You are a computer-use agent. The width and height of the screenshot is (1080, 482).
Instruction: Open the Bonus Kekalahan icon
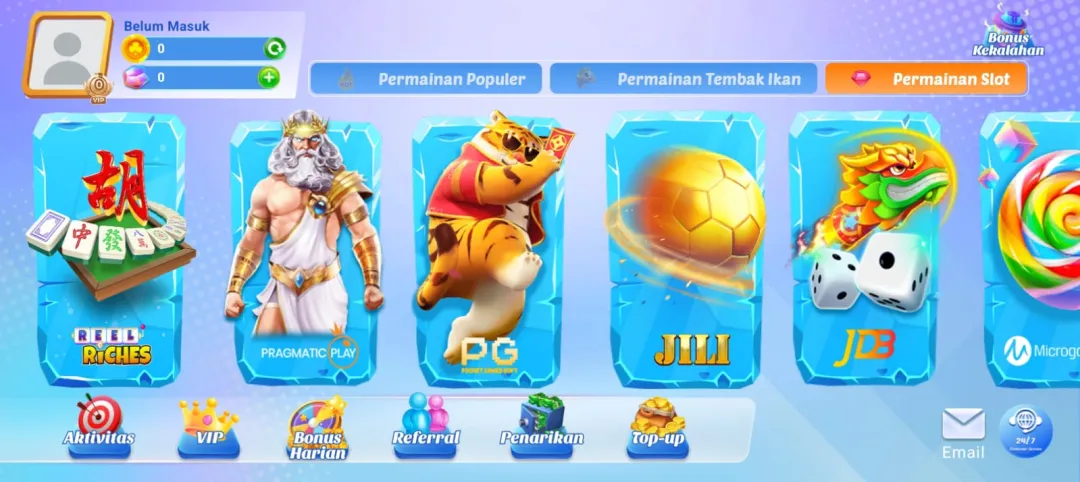click(x=1008, y=32)
